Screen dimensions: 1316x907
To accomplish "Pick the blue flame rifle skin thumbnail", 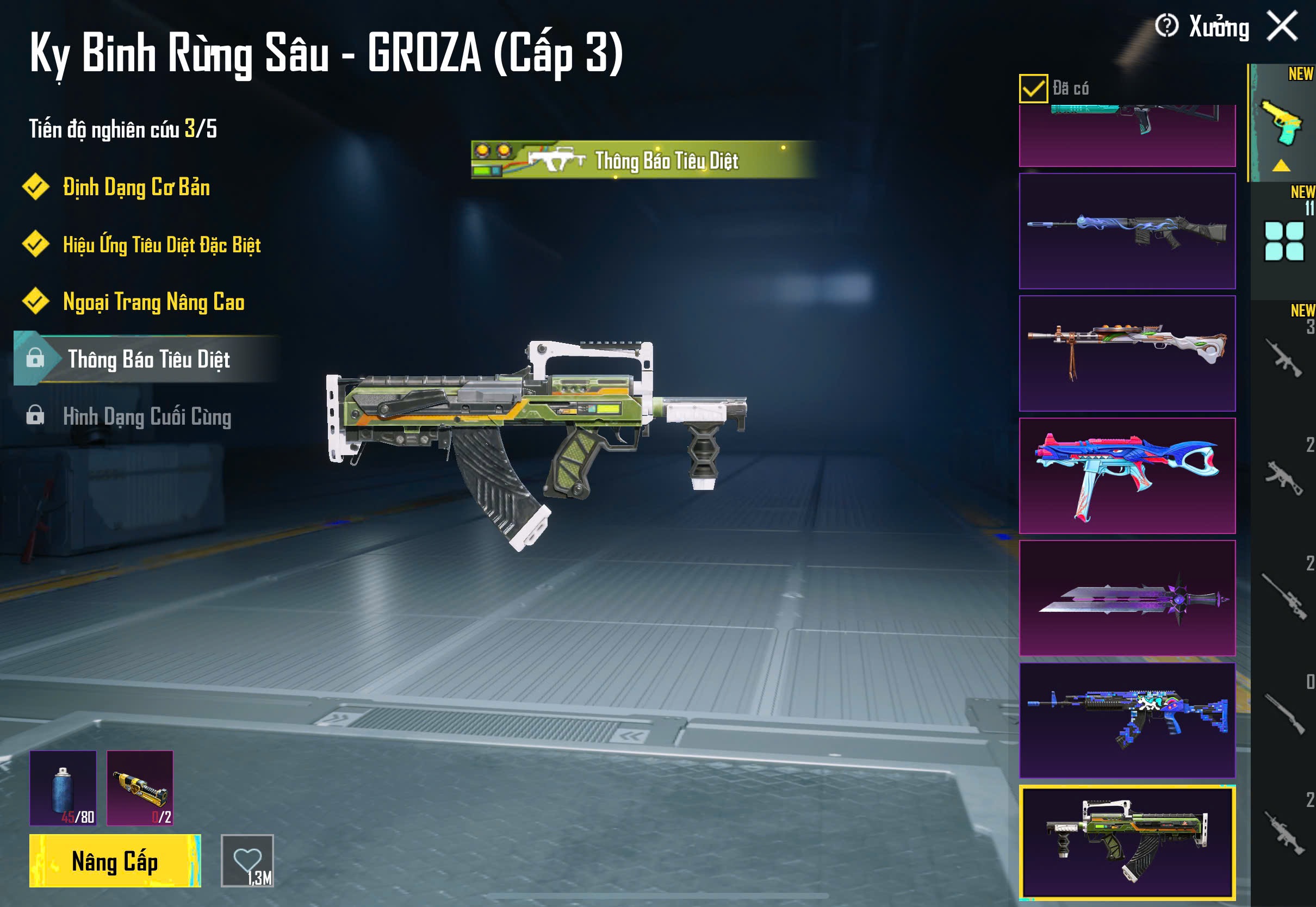I will (1127, 231).
